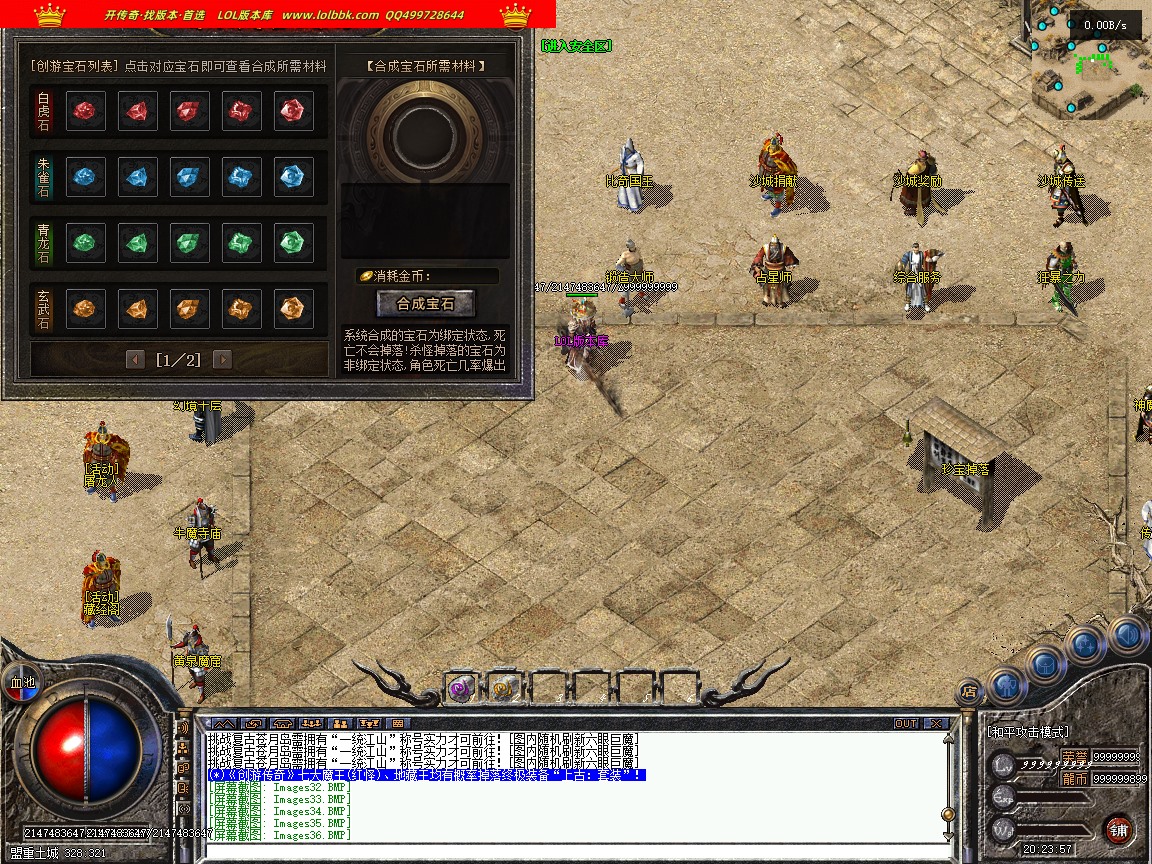Use the purple item in the hotbar
1152x864 pixels.
point(461,688)
